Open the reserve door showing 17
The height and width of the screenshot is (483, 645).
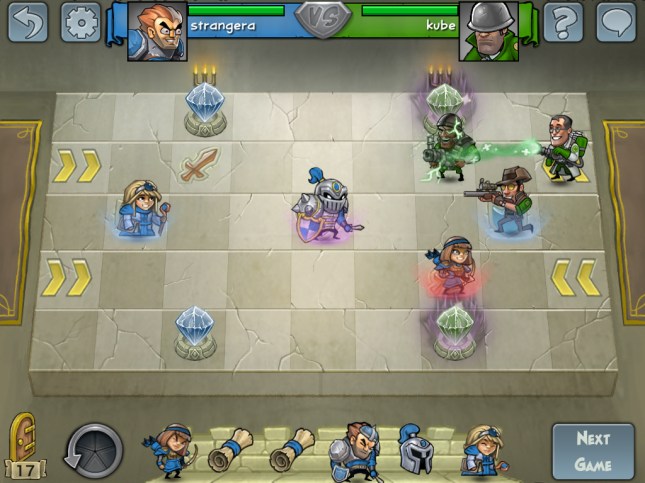[x=22, y=444]
